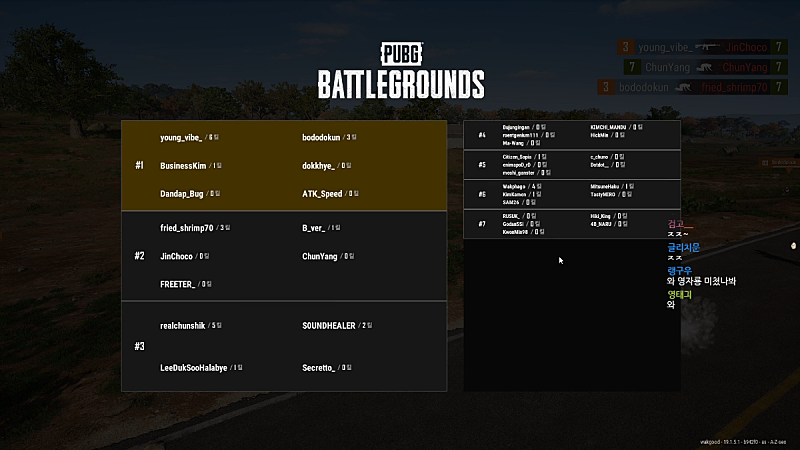The image size is (800, 450).
Task: Choose the #6 team row with Wakphago
Action: [572, 194]
